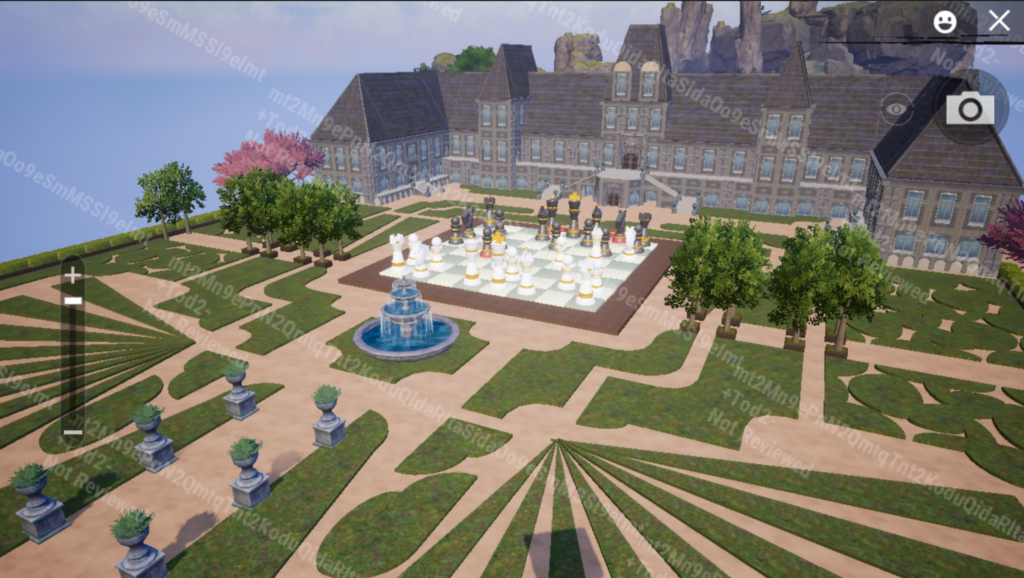
Task: Toggle the eye visibility icon
Action: 896,107
